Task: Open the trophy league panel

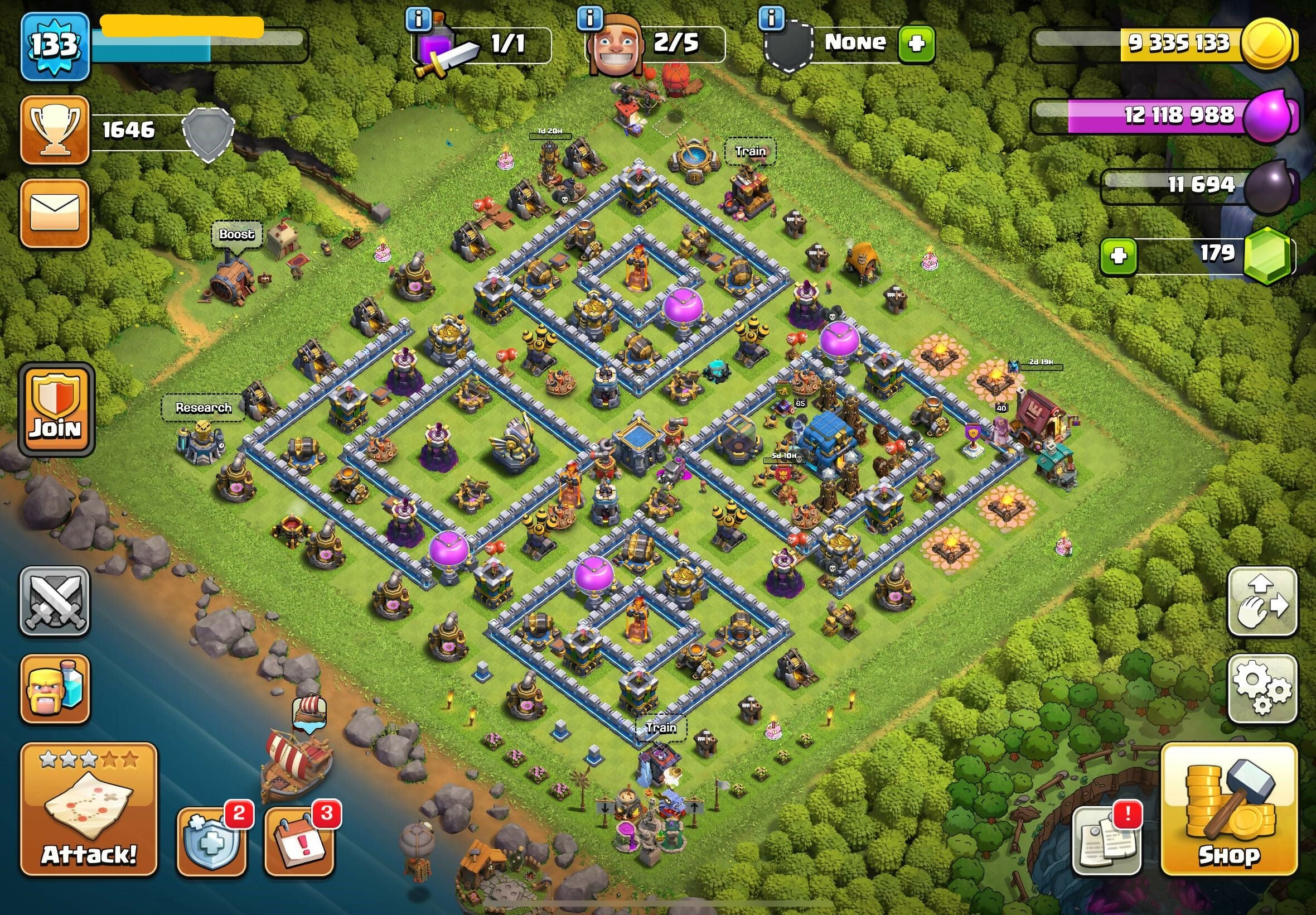Action: (x=55, y=130)
